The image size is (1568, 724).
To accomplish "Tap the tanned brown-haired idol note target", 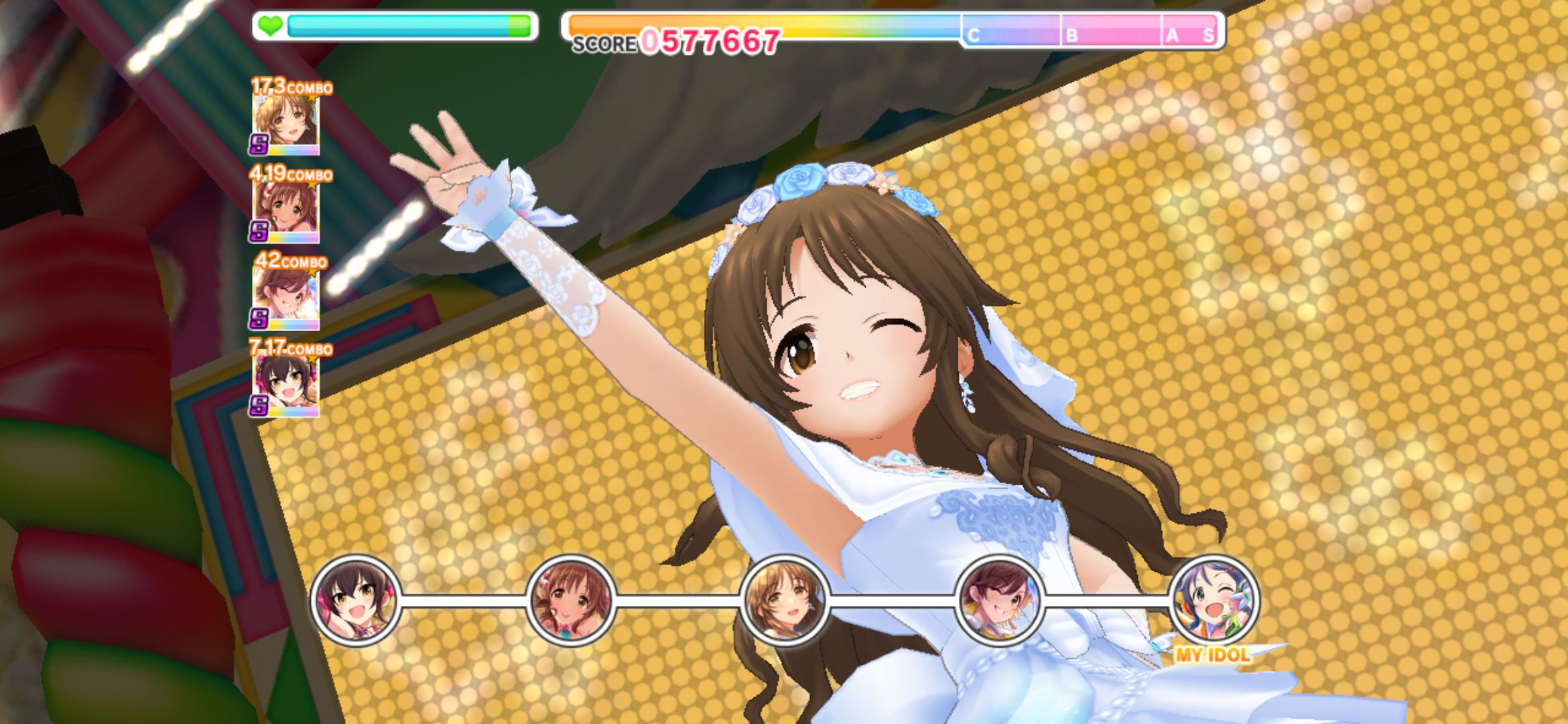I will pyautogui.click(x=570, y=600).
